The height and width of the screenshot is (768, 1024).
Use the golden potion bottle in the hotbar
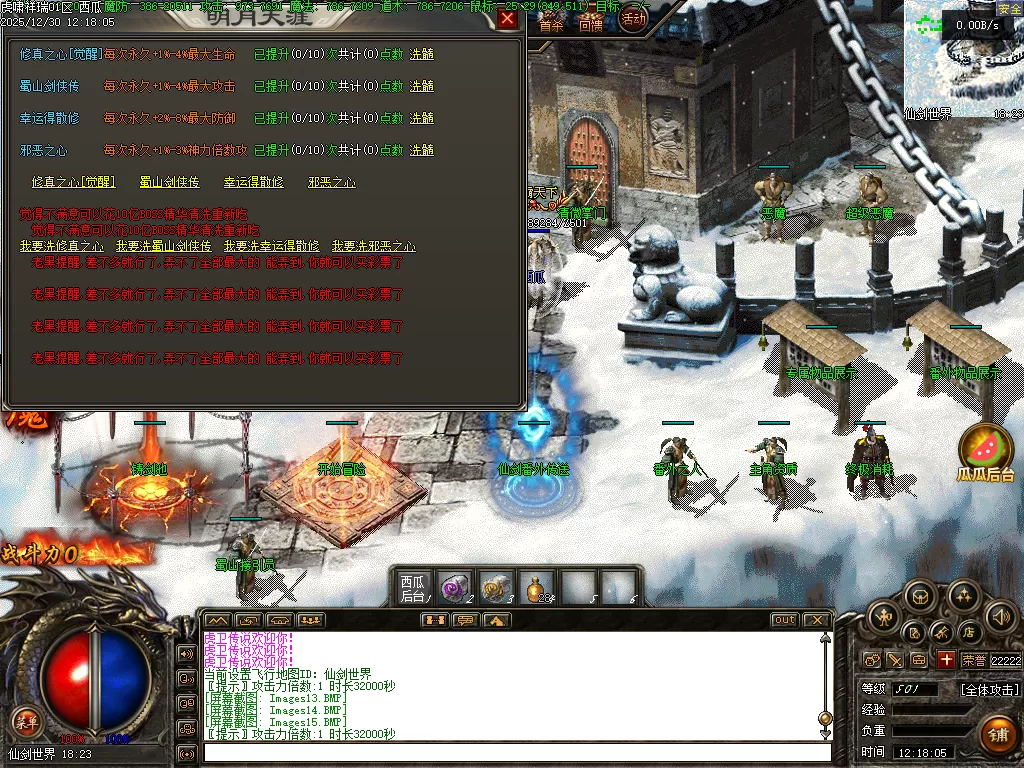[538, 587]
